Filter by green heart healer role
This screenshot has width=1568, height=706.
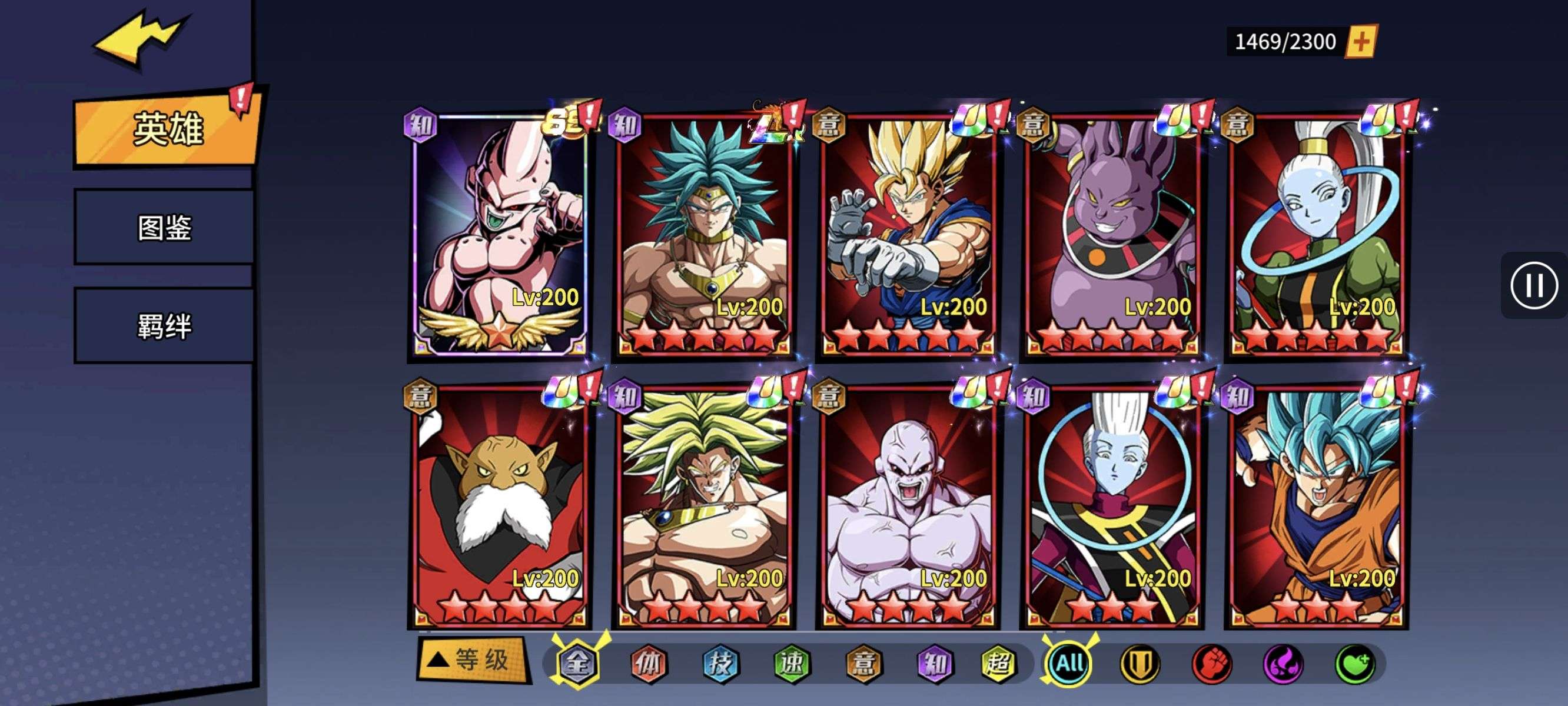click(1355, 664)
